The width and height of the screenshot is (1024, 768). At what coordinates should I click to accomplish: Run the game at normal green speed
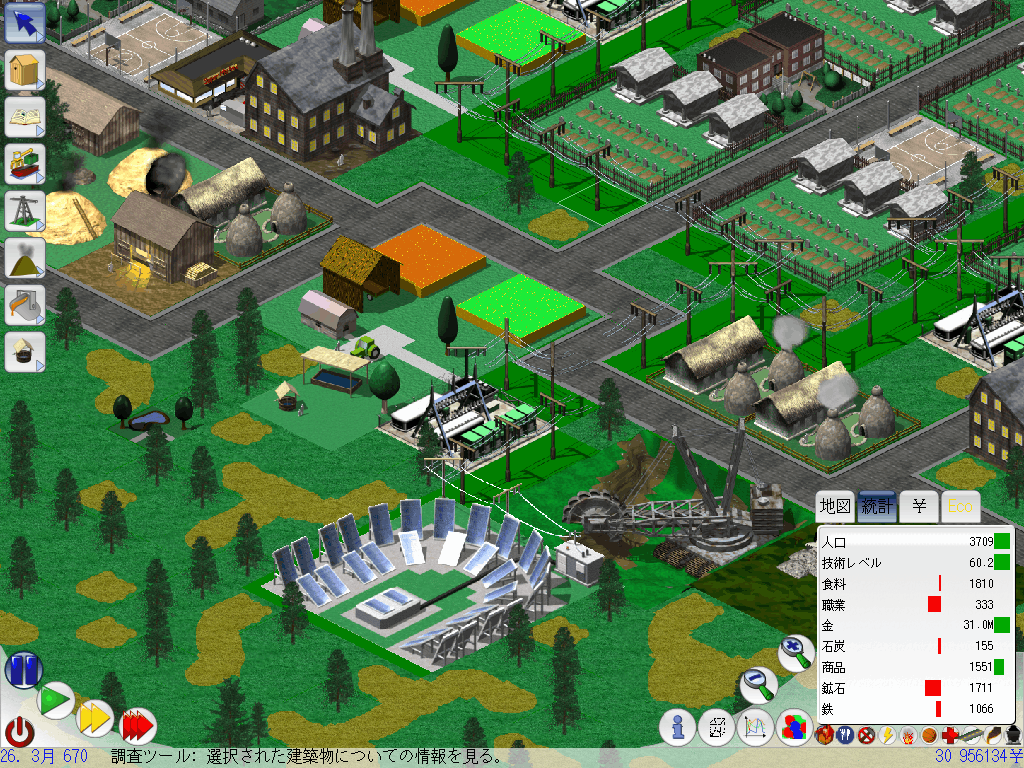pyautogui.click(x=57, y=700)
